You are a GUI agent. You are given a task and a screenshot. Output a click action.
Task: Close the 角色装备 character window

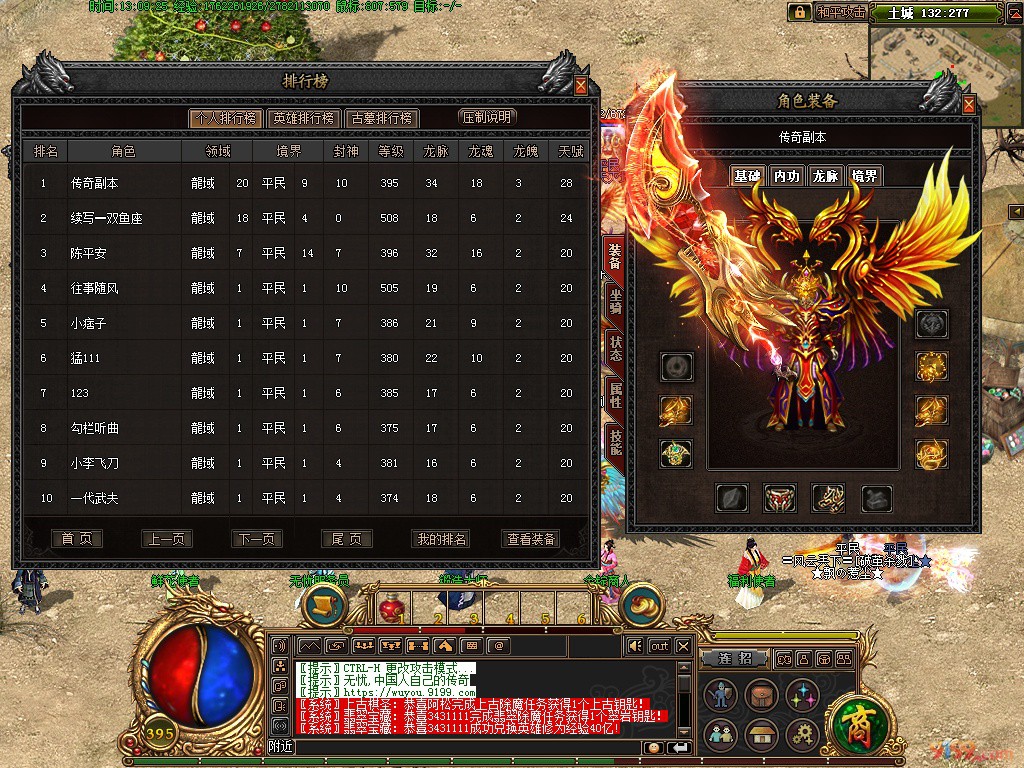coord(968,104)
